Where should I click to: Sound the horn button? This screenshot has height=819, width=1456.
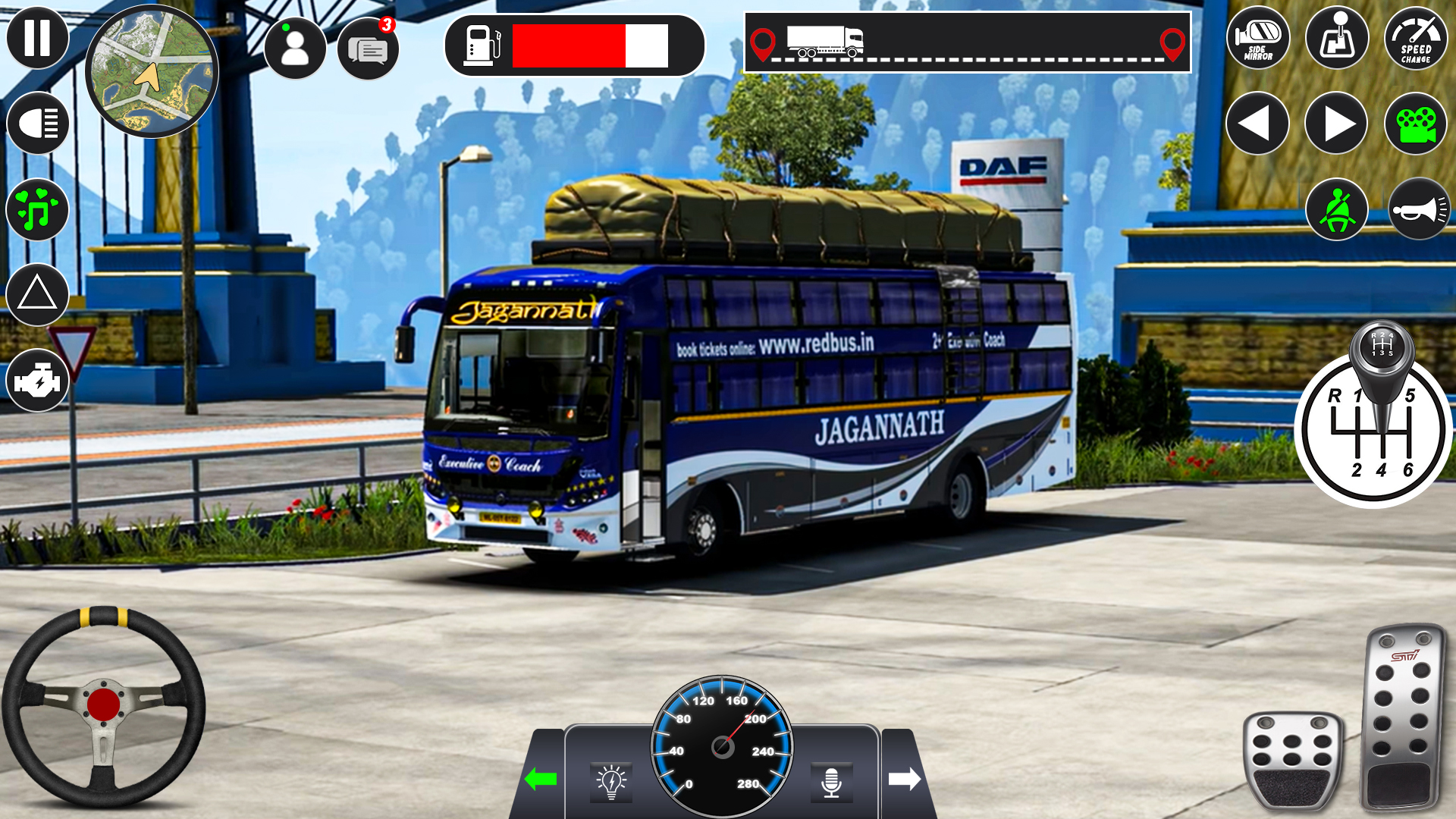pos(1419,209)
